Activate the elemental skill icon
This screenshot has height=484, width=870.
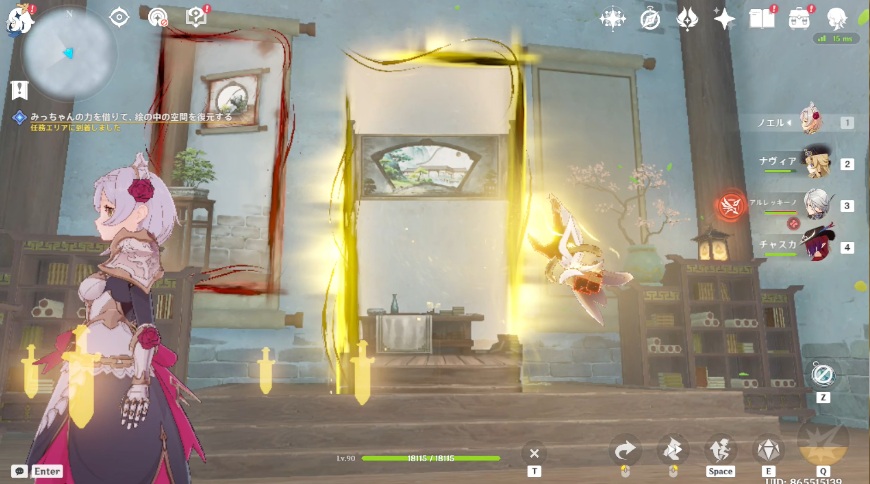(x=768, y=449)
